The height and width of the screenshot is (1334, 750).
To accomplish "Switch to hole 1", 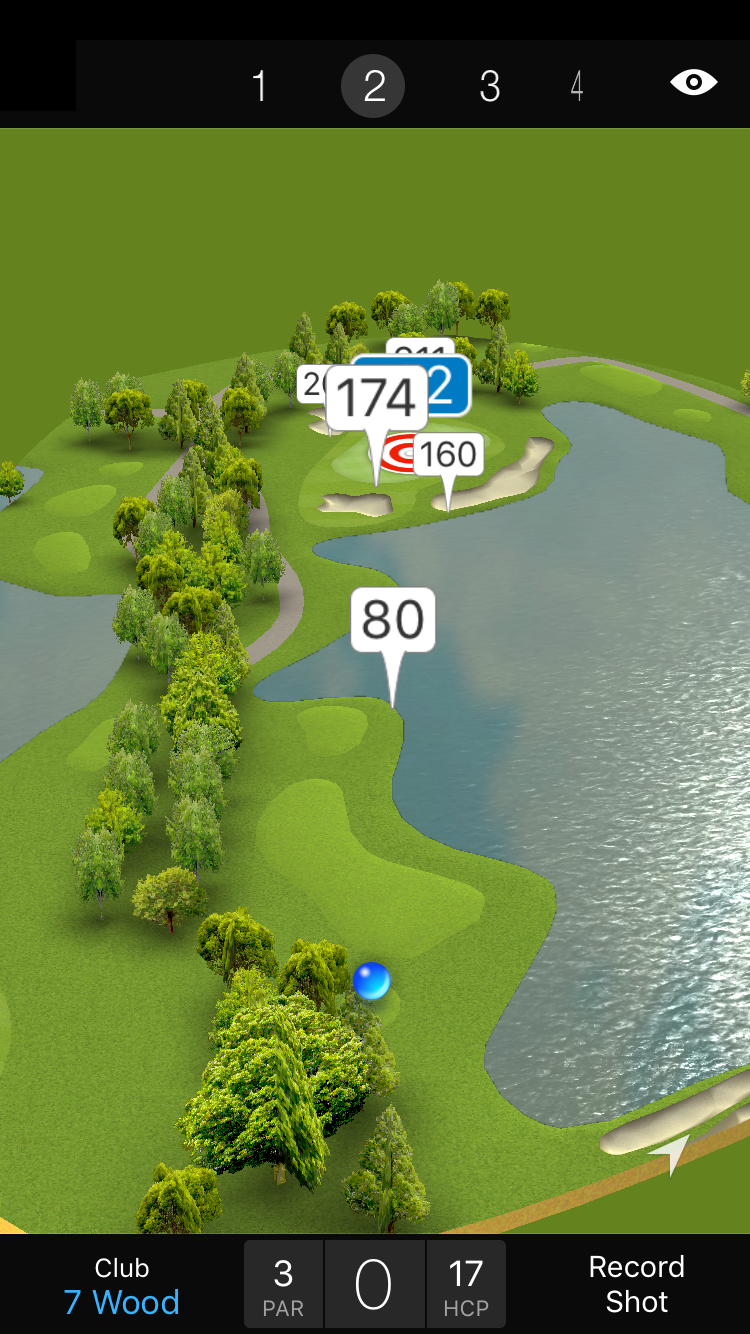I will (x=259, y=87).
